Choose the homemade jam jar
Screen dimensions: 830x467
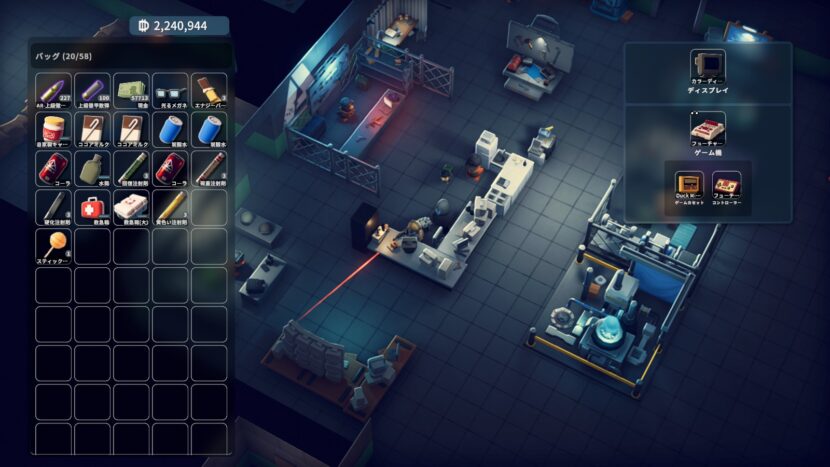(53, 129)
